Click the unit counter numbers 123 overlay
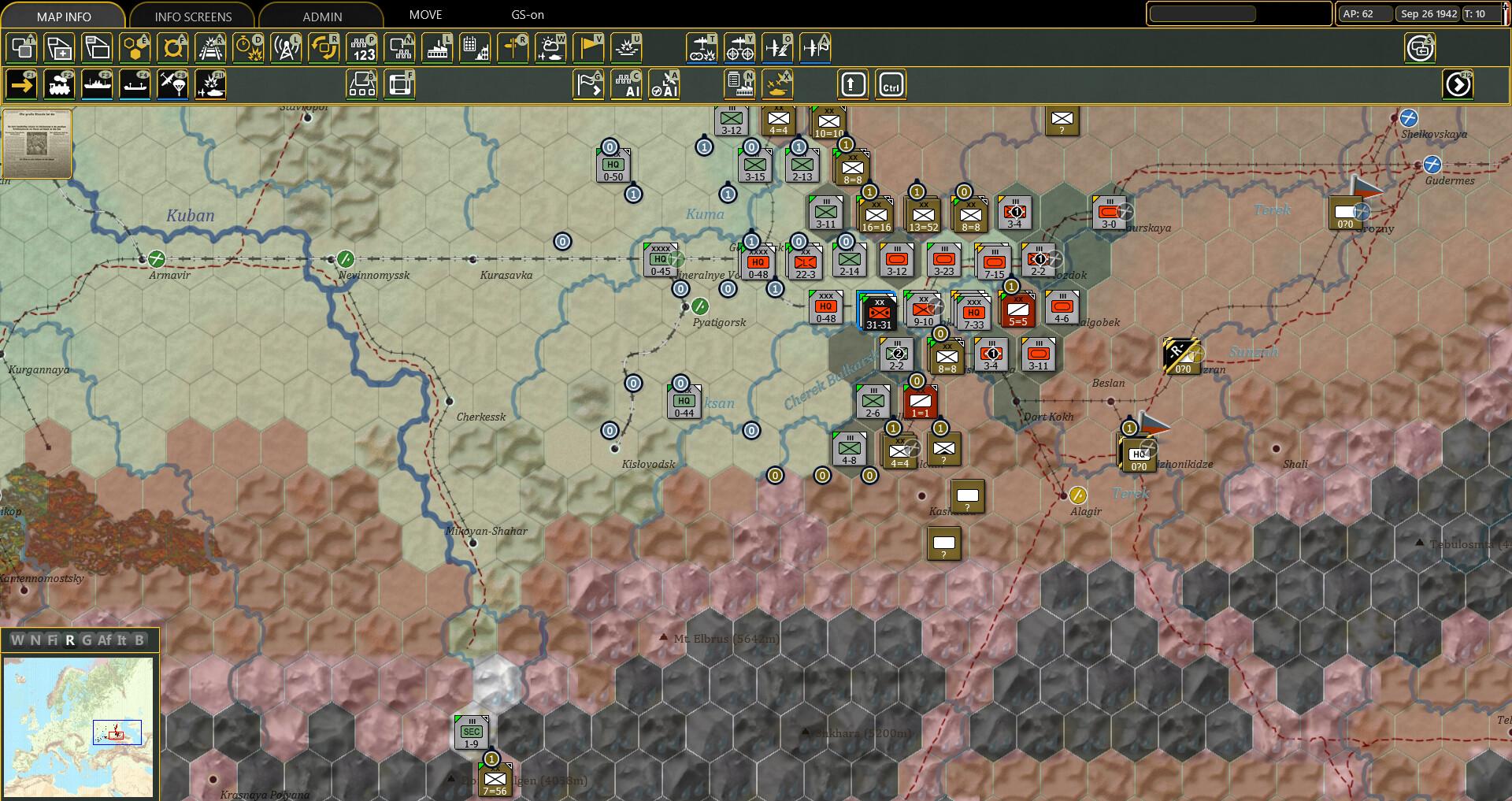 [362, 47]
